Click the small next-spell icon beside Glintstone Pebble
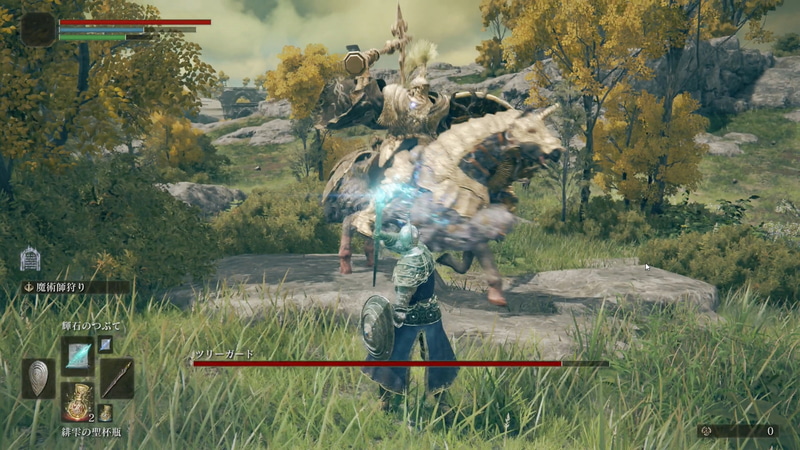 coord(105,345)
